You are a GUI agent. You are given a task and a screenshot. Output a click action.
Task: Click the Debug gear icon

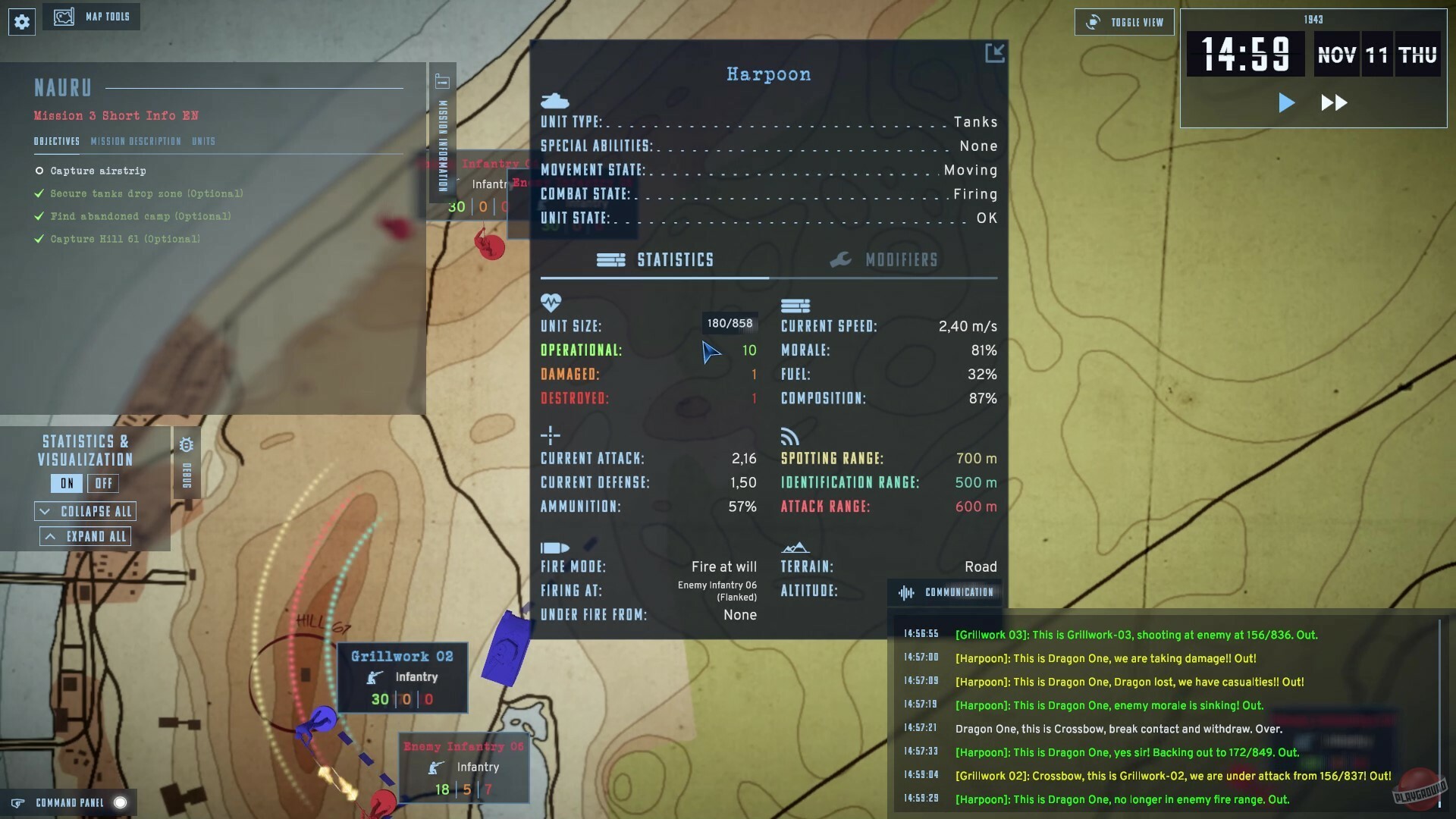coord(187,446)
